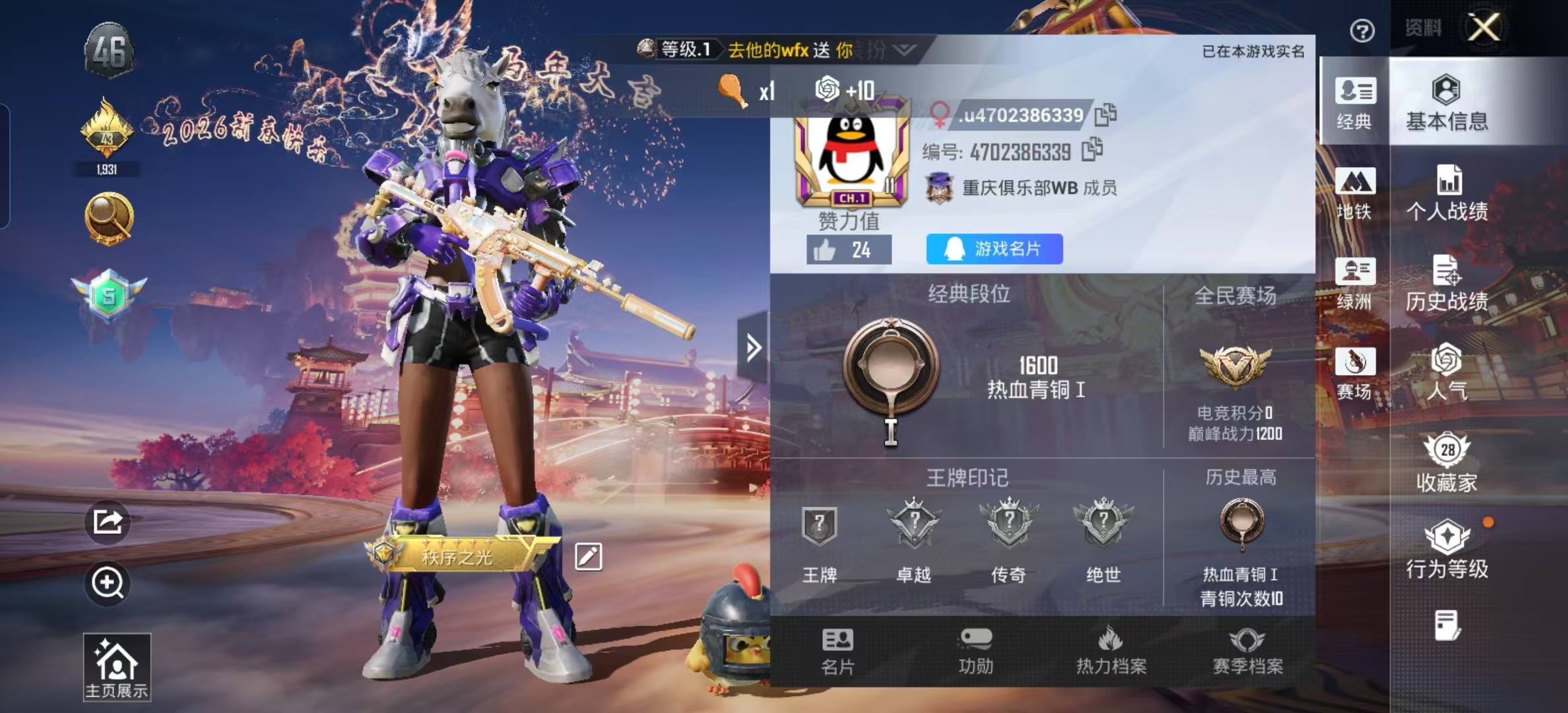Open the 热力档案 tab
The width and height of the screenshot is (1568, 713).
click(x=1111, y=652)
